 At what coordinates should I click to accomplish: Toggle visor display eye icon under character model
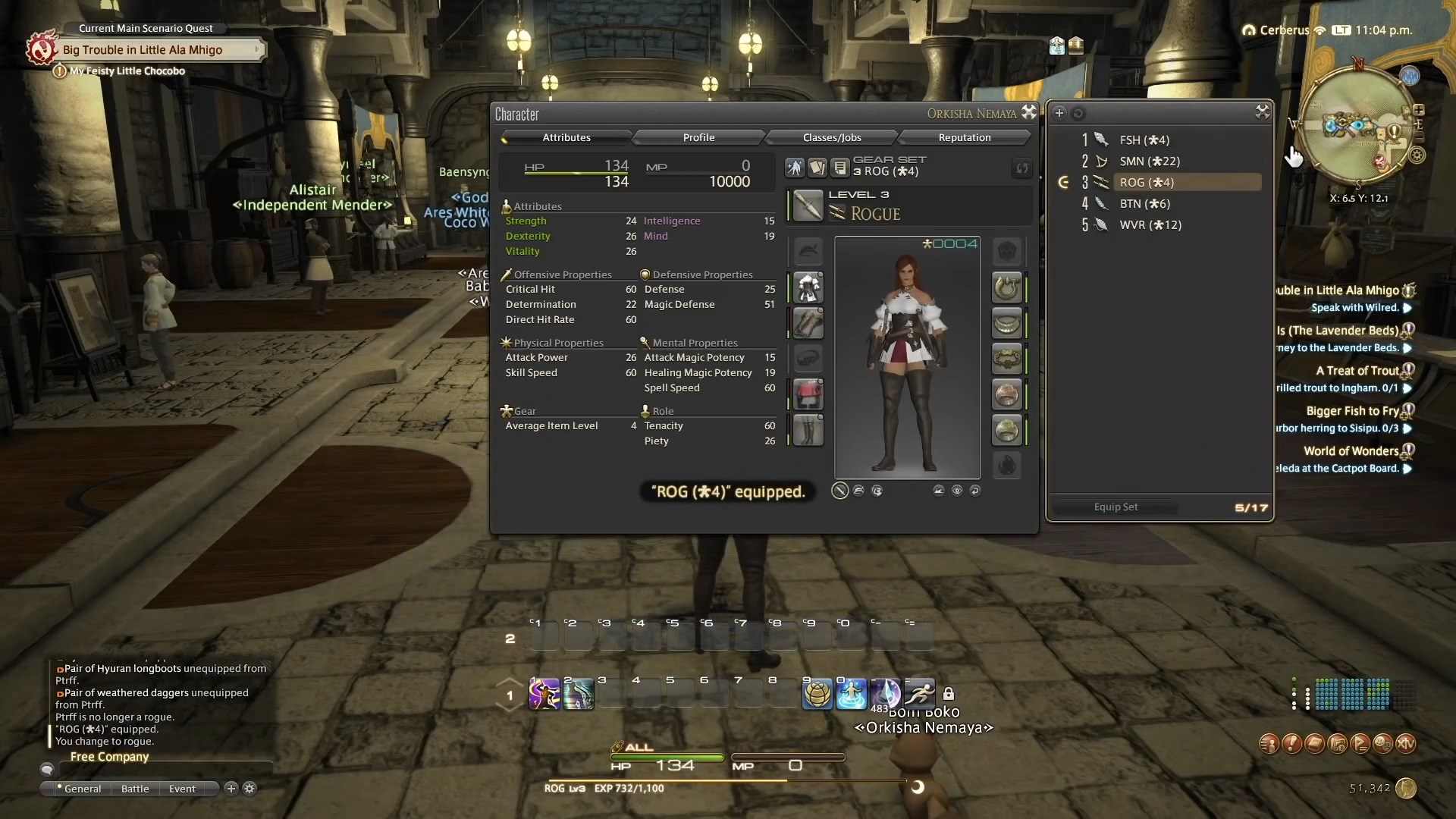957,491
